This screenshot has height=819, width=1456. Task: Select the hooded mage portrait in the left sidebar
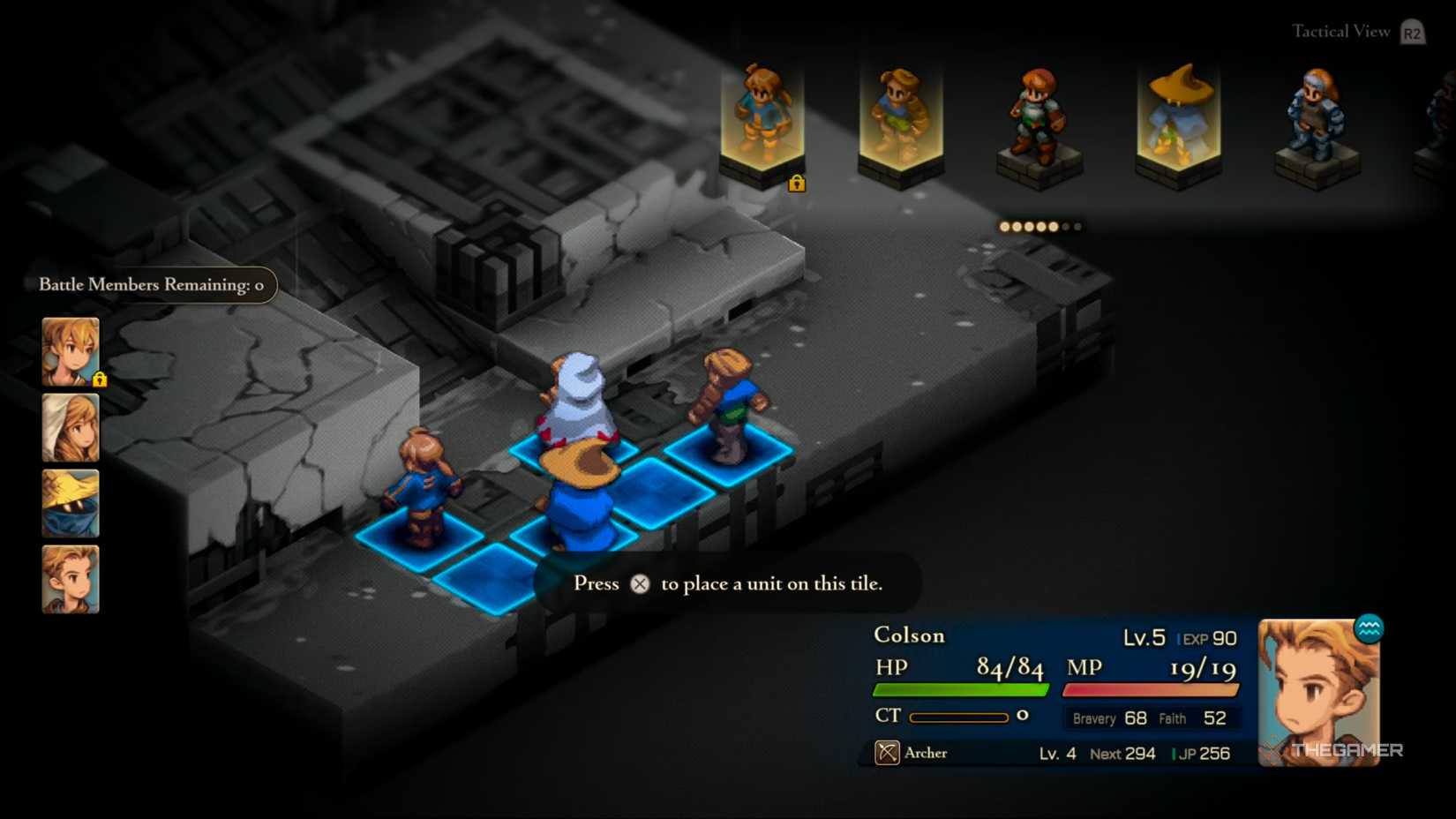[70, 503]
